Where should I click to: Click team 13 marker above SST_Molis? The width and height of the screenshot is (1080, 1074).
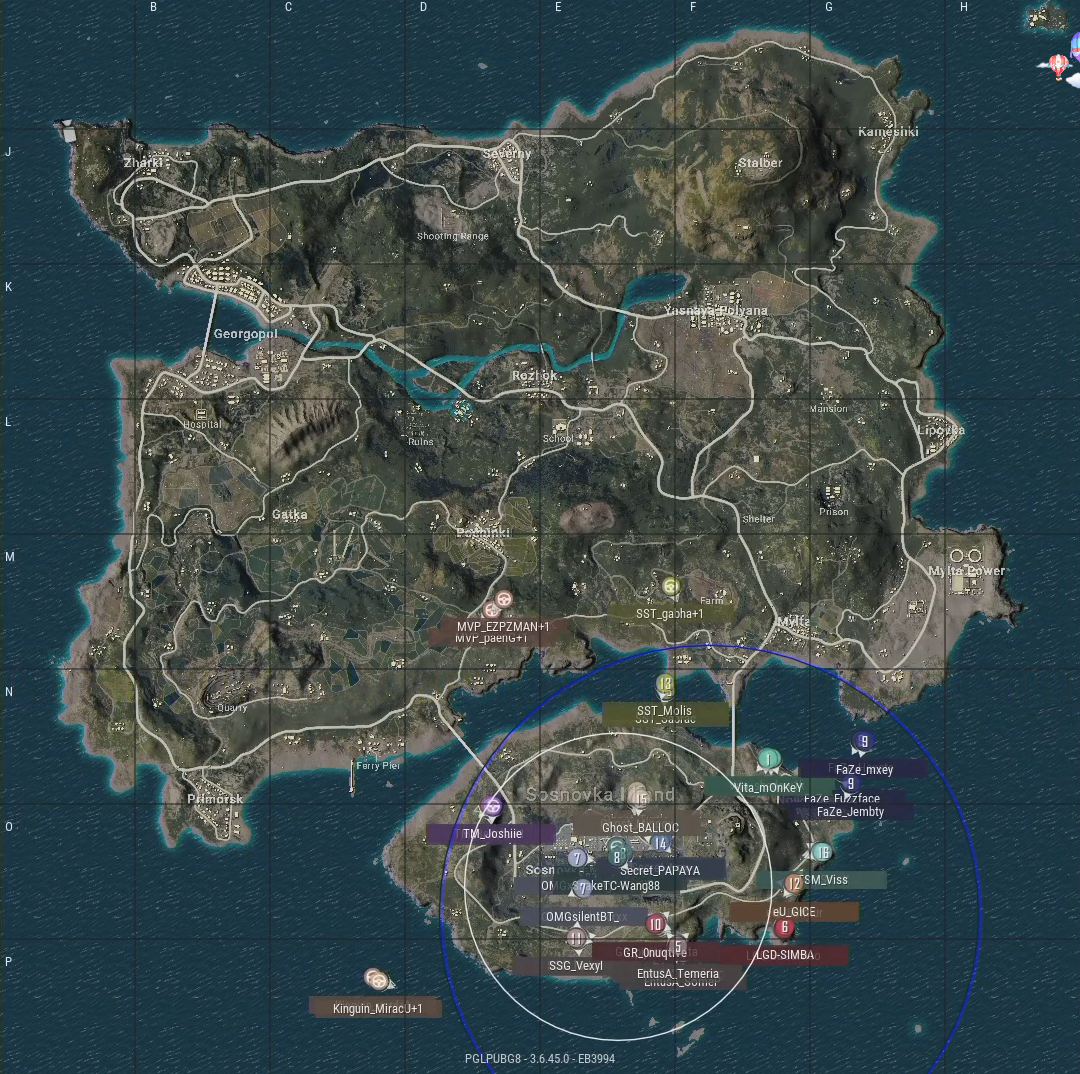point(666,684)
